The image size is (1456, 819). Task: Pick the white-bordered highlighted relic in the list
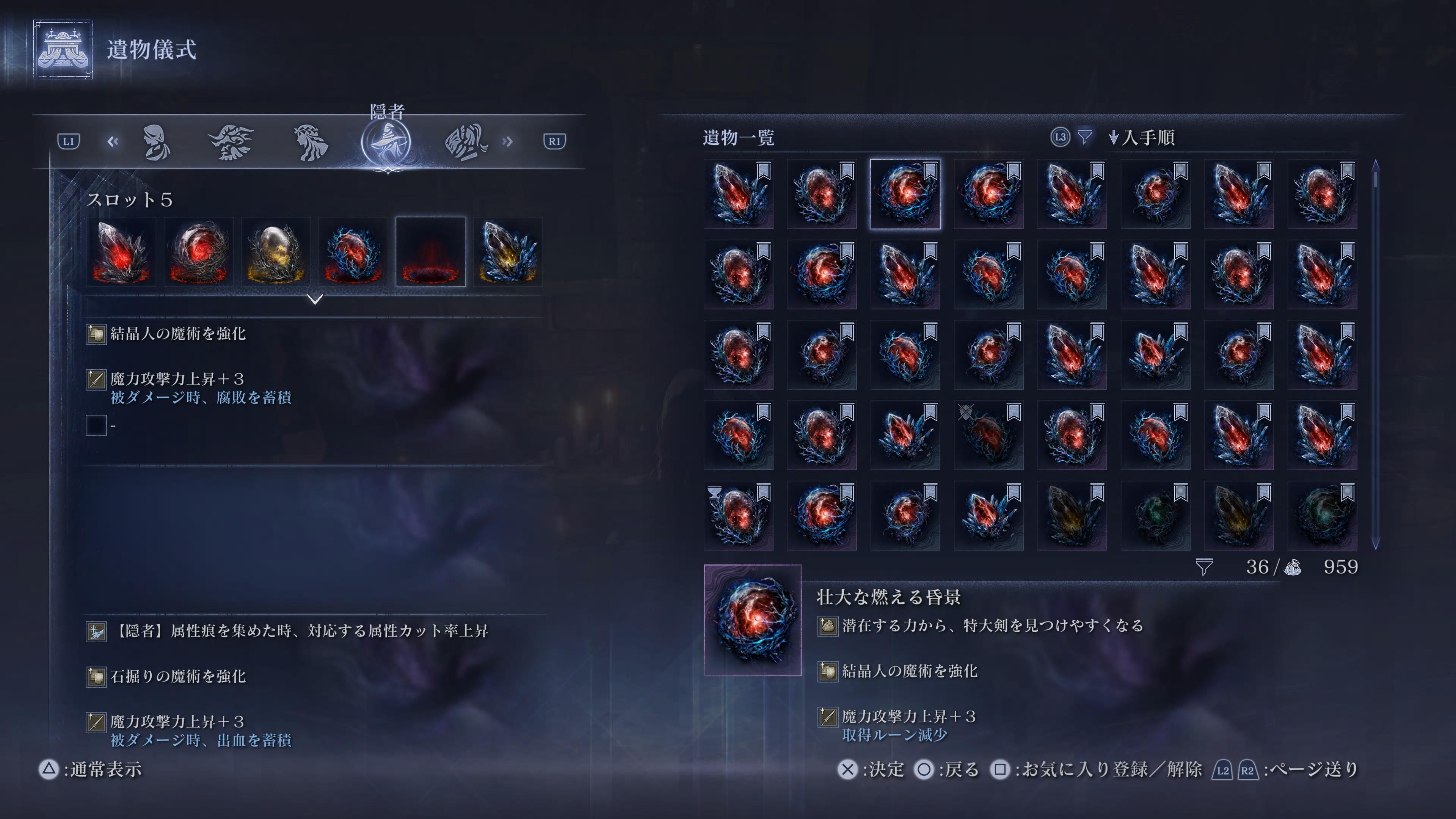[905, 194]
